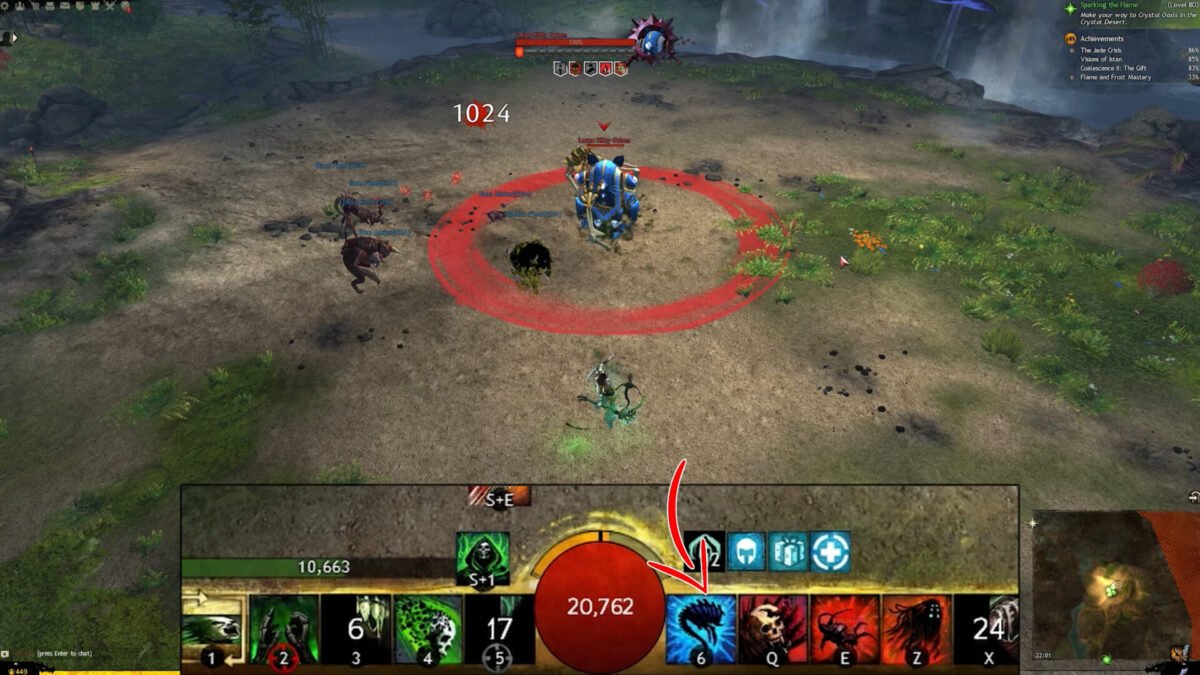Cast the green skull weapon skill 4
The height and width of the screenshot is (675, 1200).
(x=428, y=628)
